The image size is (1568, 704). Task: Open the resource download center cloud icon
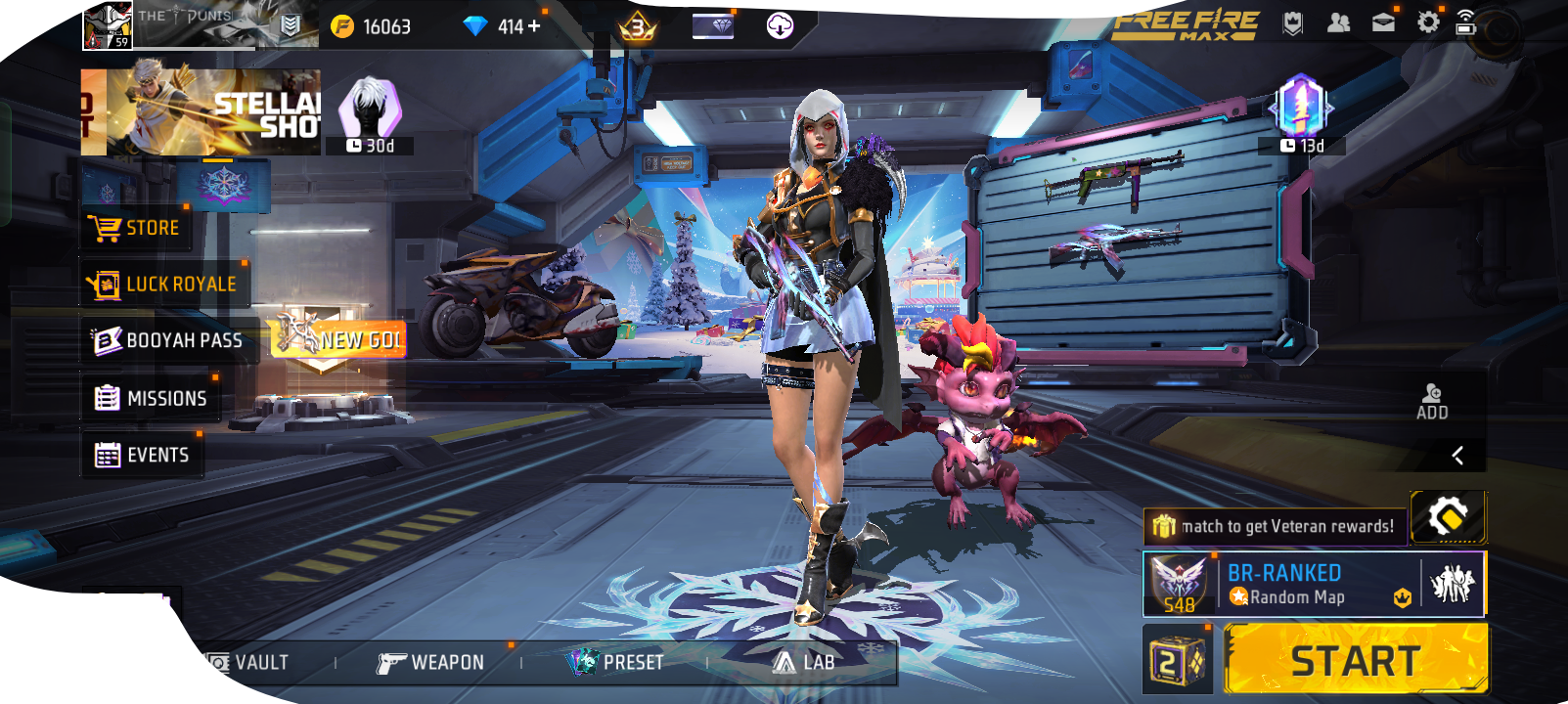[x=778, y=25]
